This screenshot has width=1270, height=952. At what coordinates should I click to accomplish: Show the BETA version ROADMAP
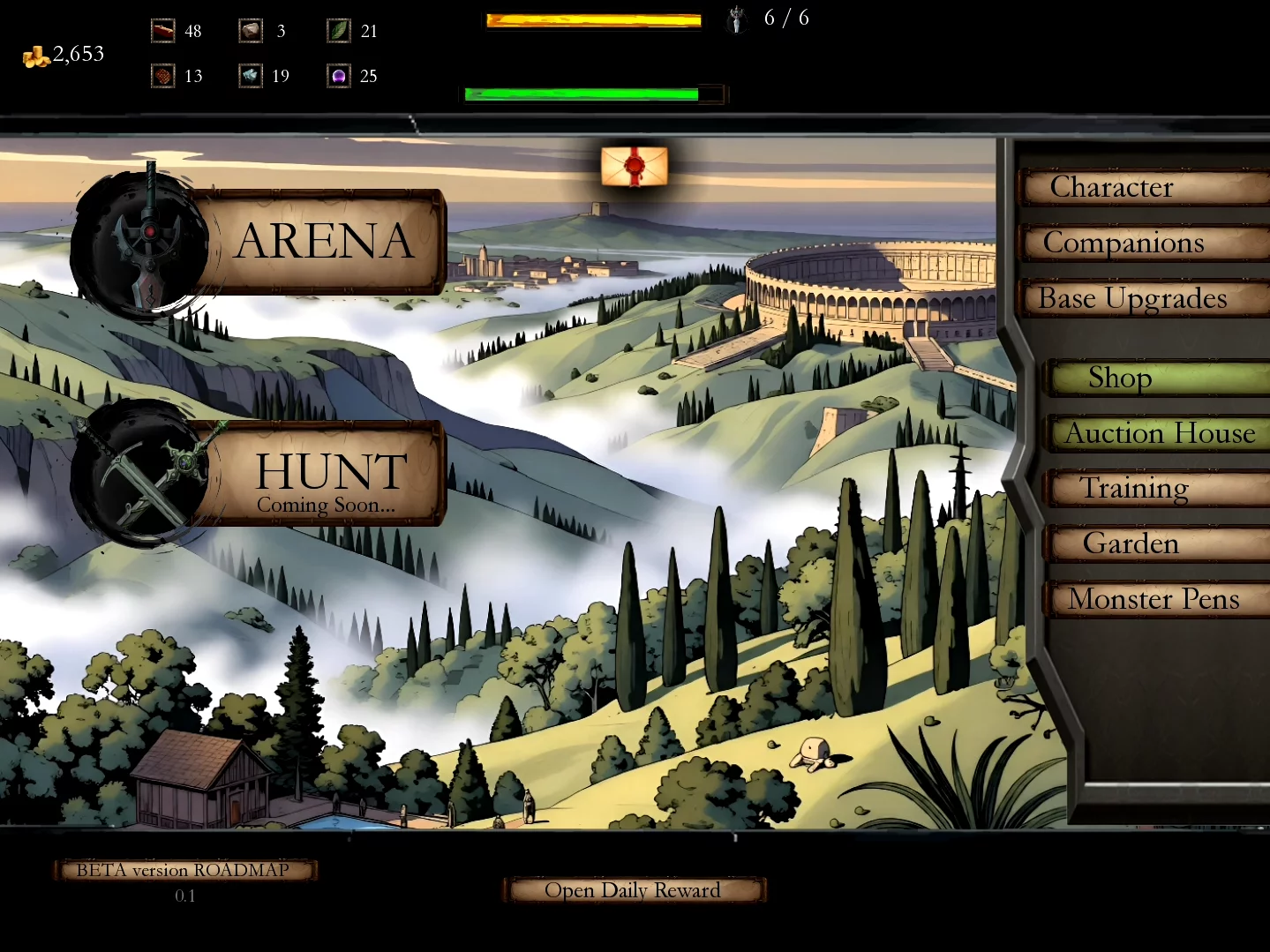[184, 871]
